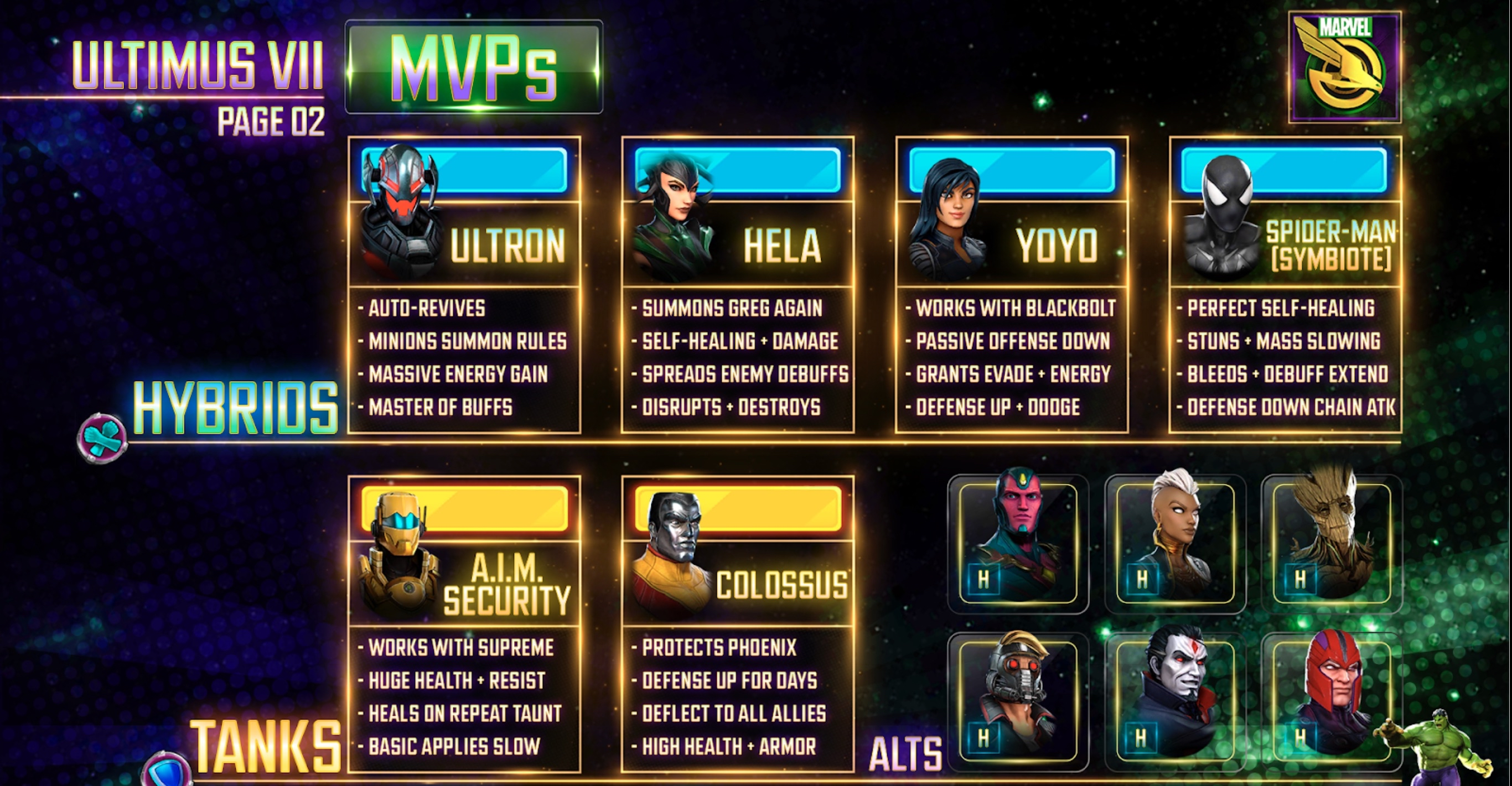Click the MVPs header banner
Screen dimensions: 1512x786
pos(474,67)
